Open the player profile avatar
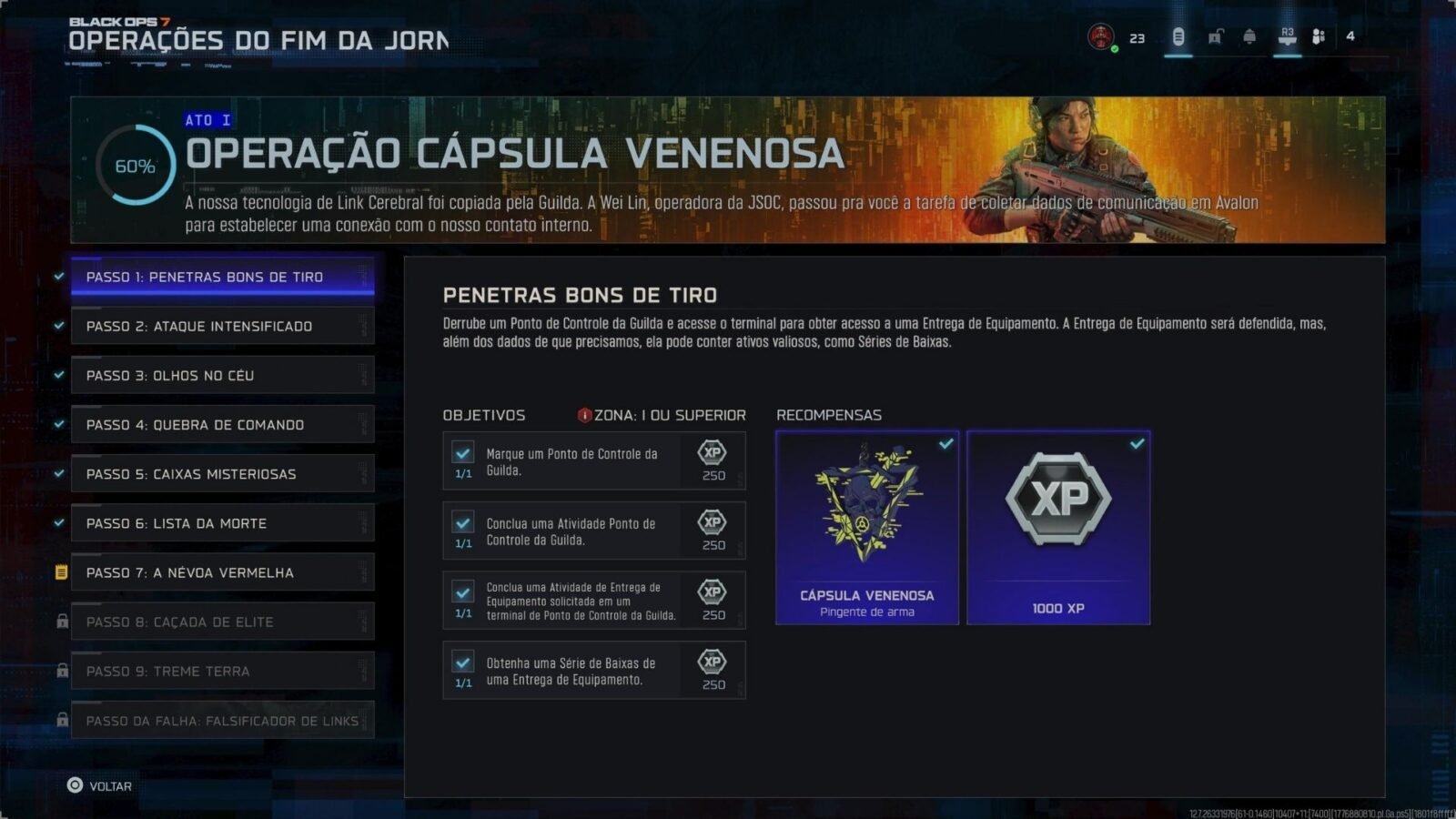 [1101, 37]
